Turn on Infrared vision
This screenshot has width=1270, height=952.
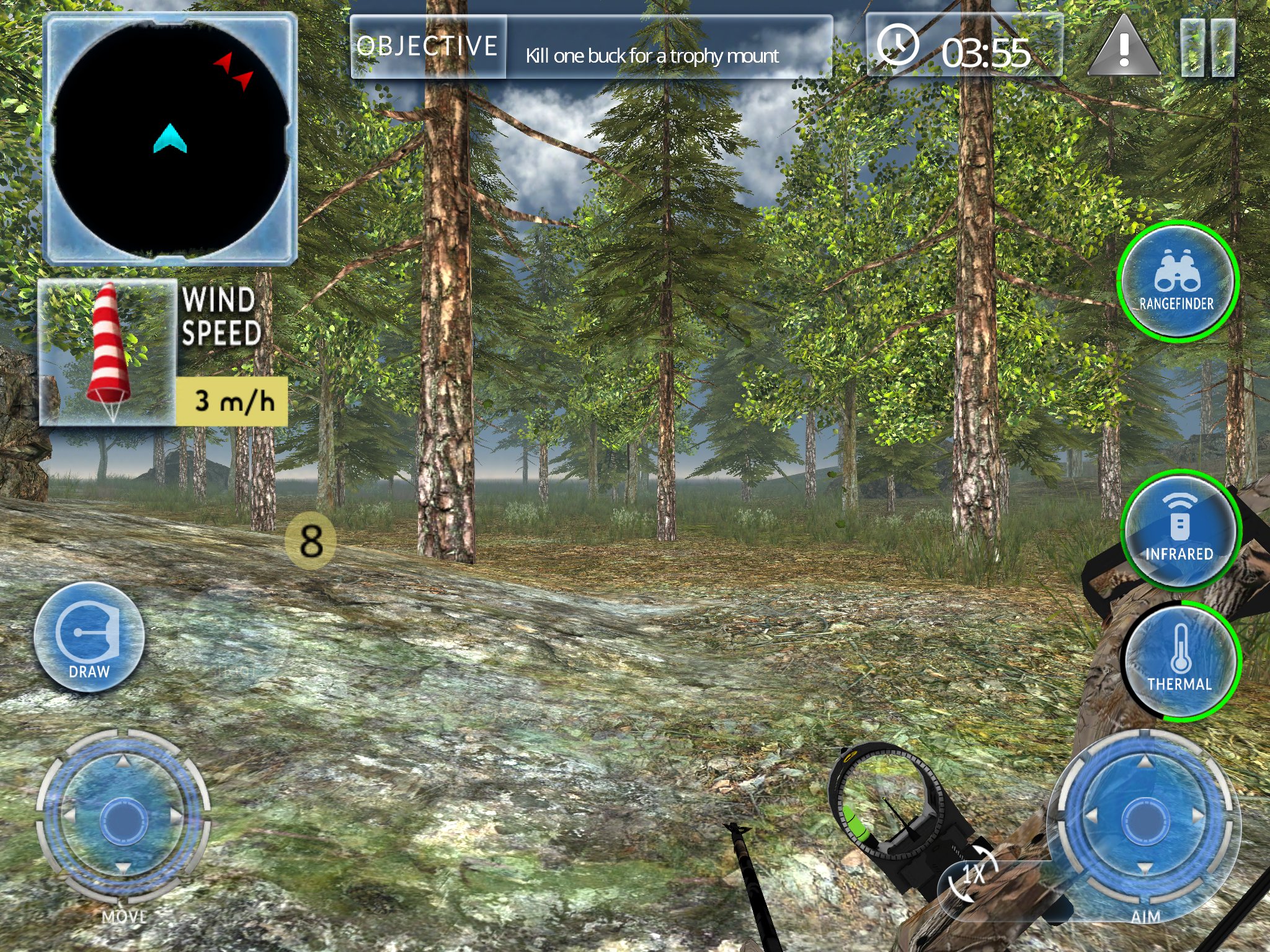coord(1179,530)
